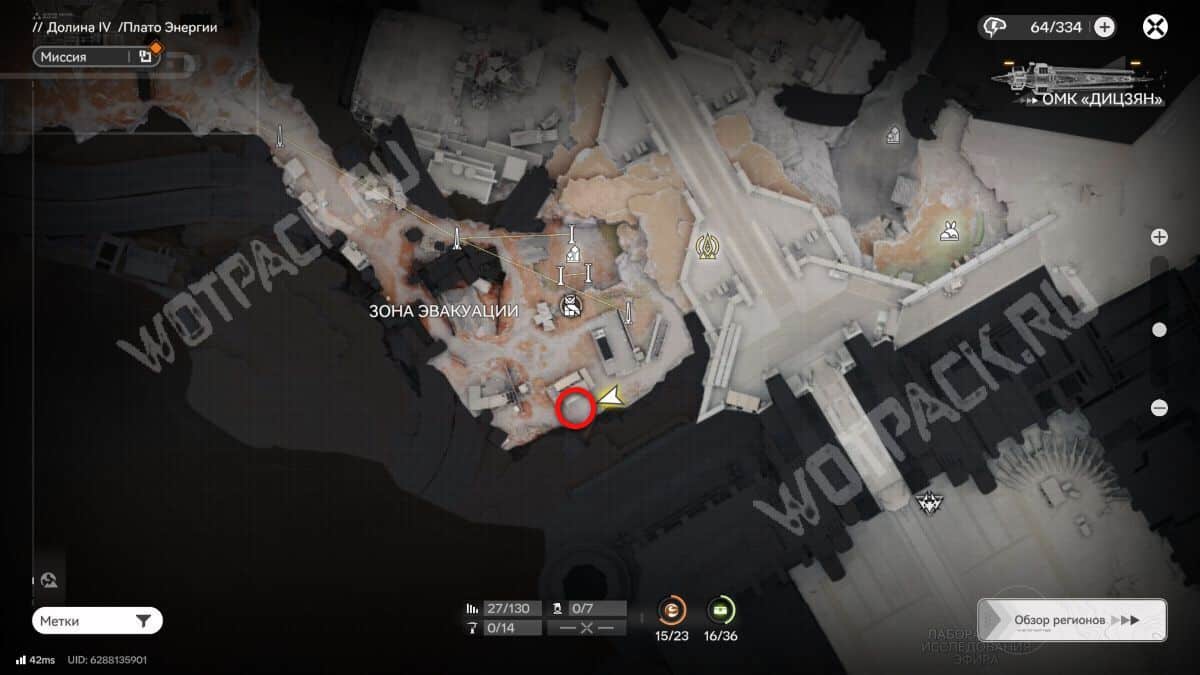Open Обзор регионов region overview

tap(1071, 620)
